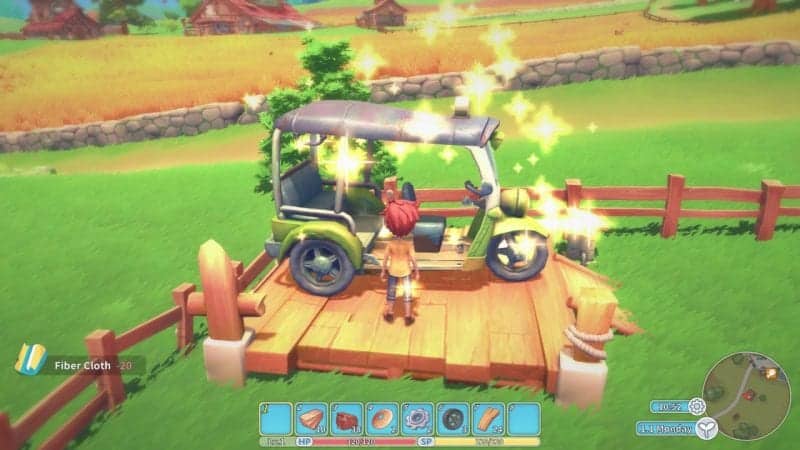This screenshot has height=450, width=800.
Task: Select the red ore hotbar slot
Action: pyautogui.click(x=347, y=418)
